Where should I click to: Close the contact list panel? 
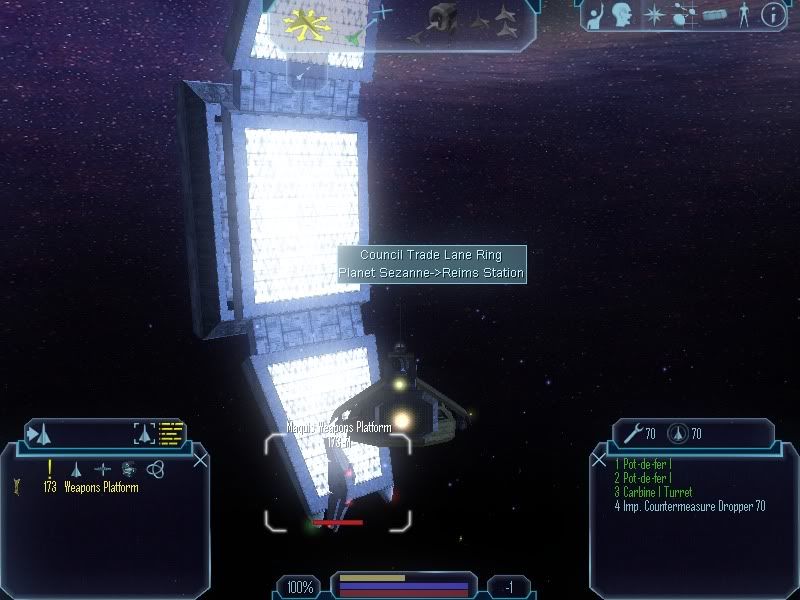click(201, 461)
